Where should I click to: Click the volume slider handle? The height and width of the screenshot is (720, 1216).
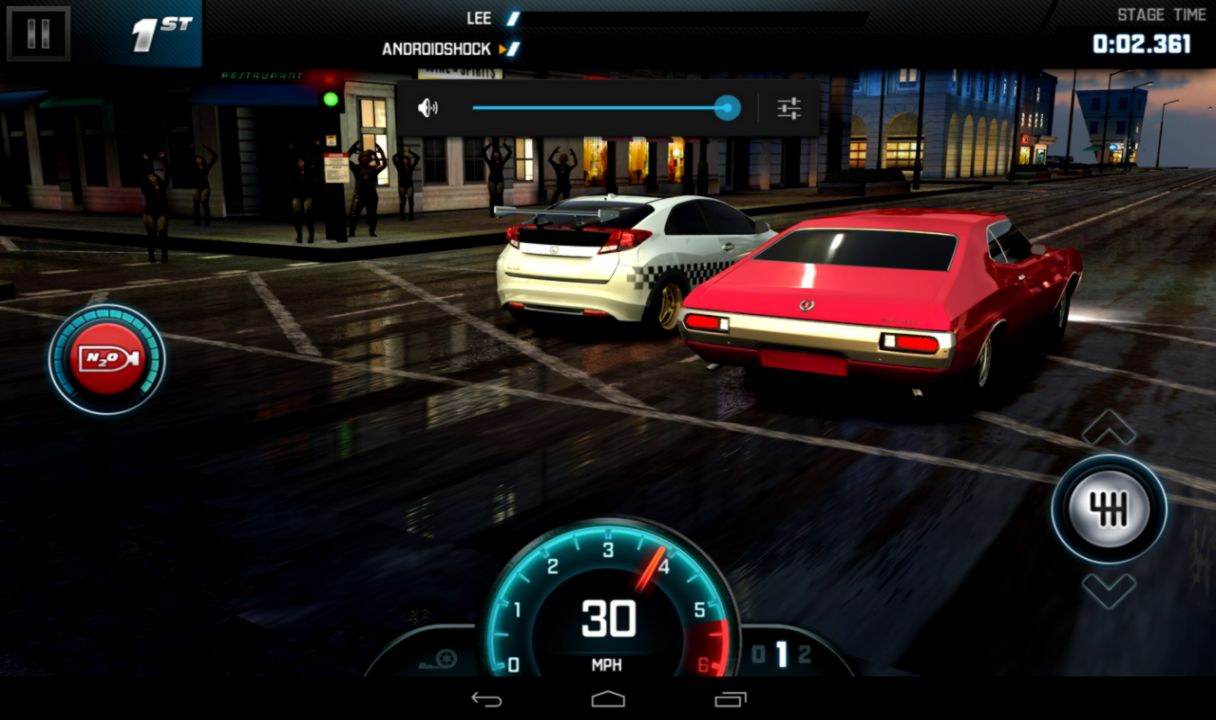727,108
